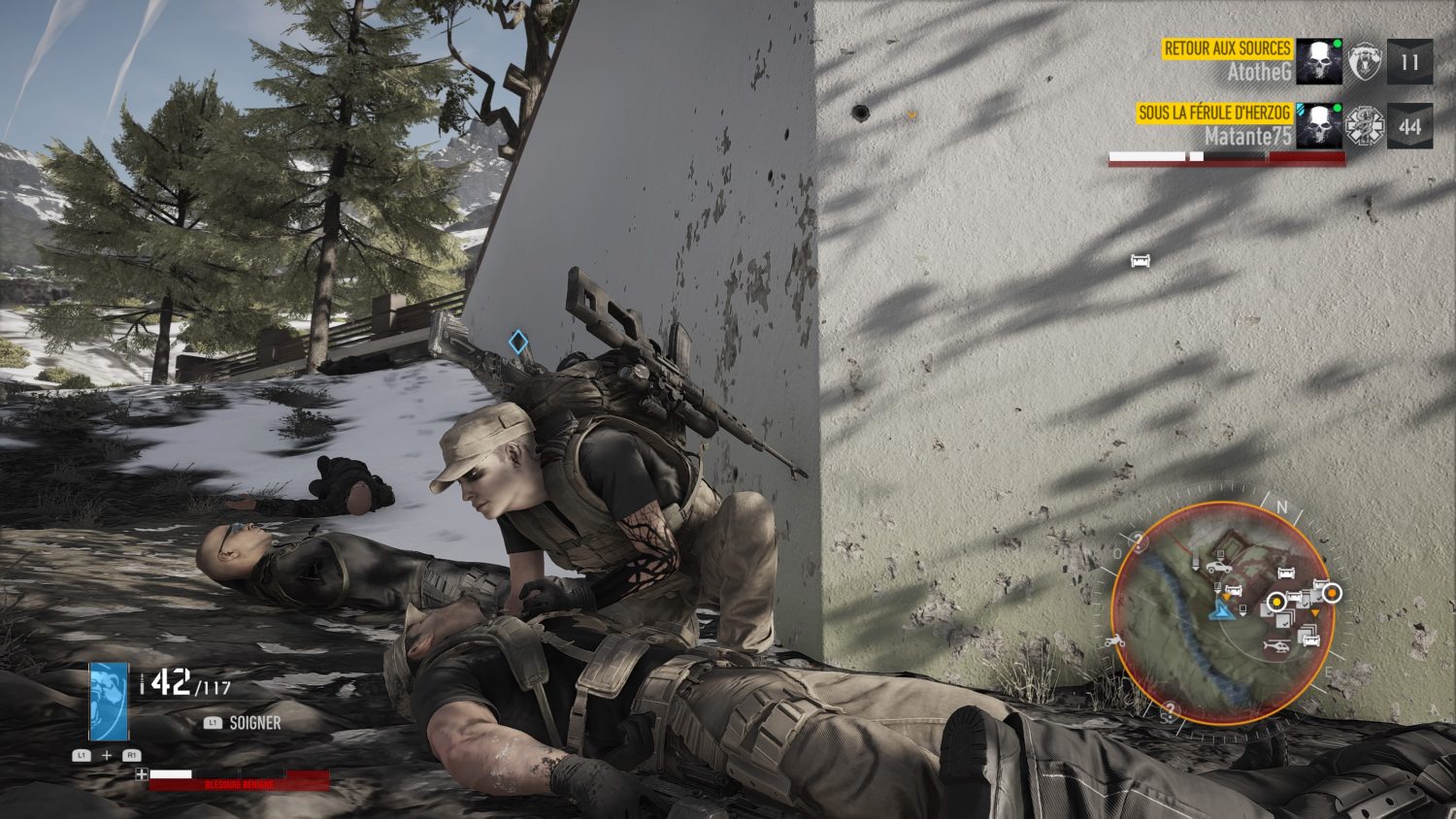Click the white bed marker on the wall
This screenshot has height=819, width=1456.
[x=1141, y=260]
